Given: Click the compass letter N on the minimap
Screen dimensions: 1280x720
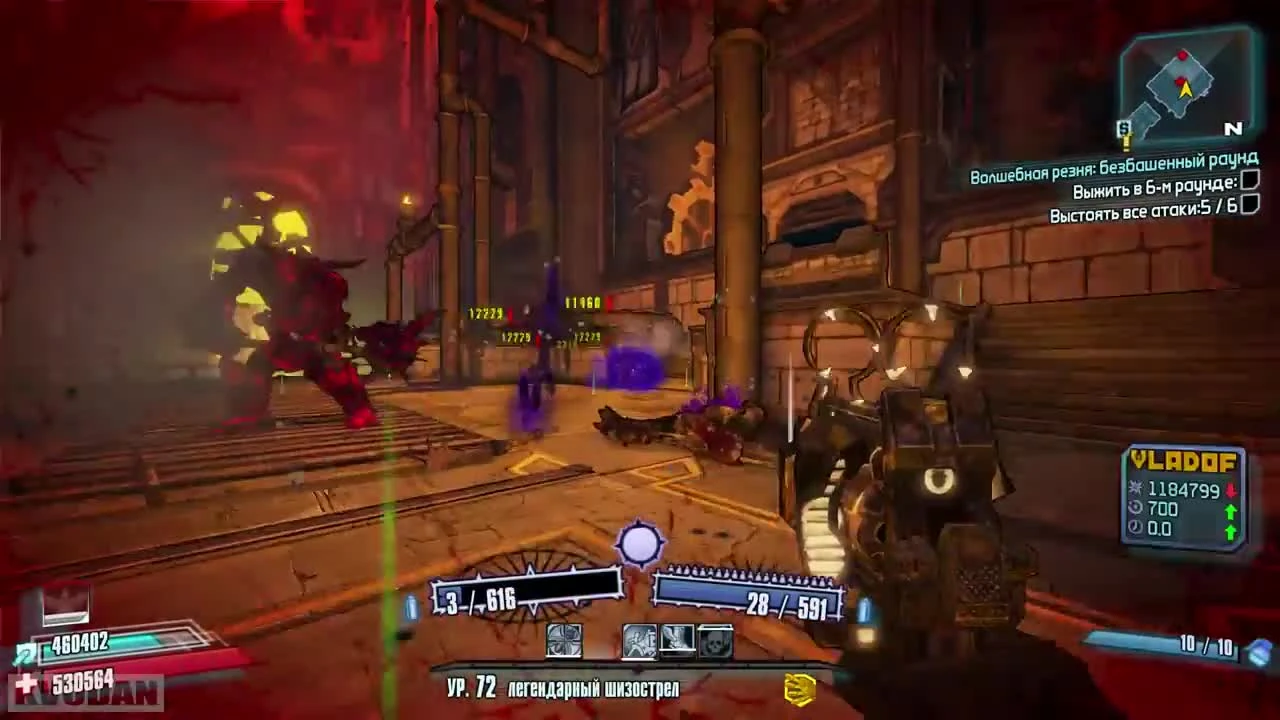Looking at the screenshot, I should click(1234, 129).
